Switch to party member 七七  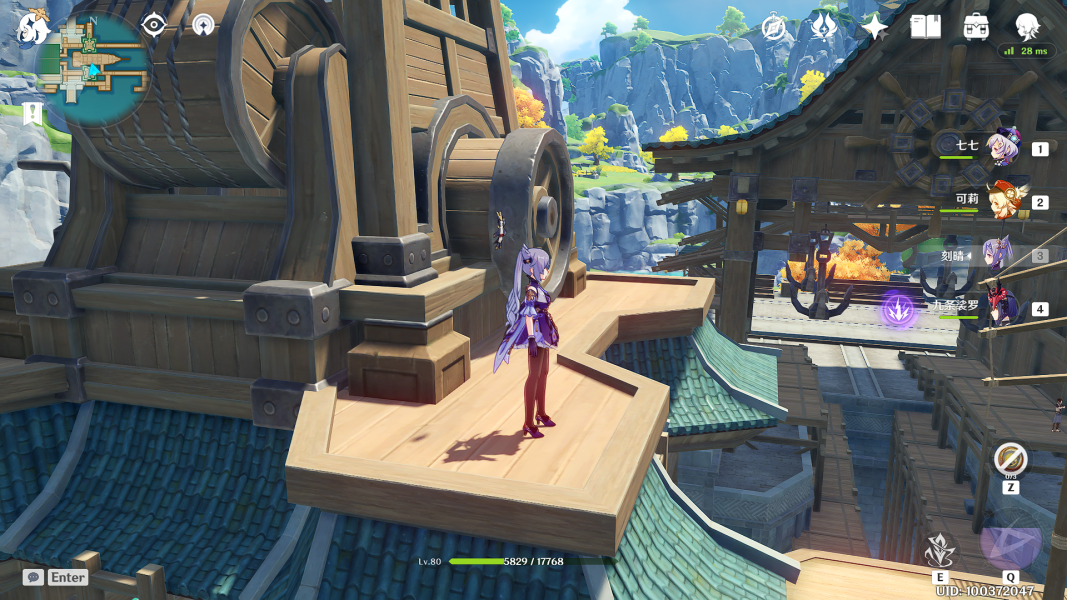[1003, 148]
